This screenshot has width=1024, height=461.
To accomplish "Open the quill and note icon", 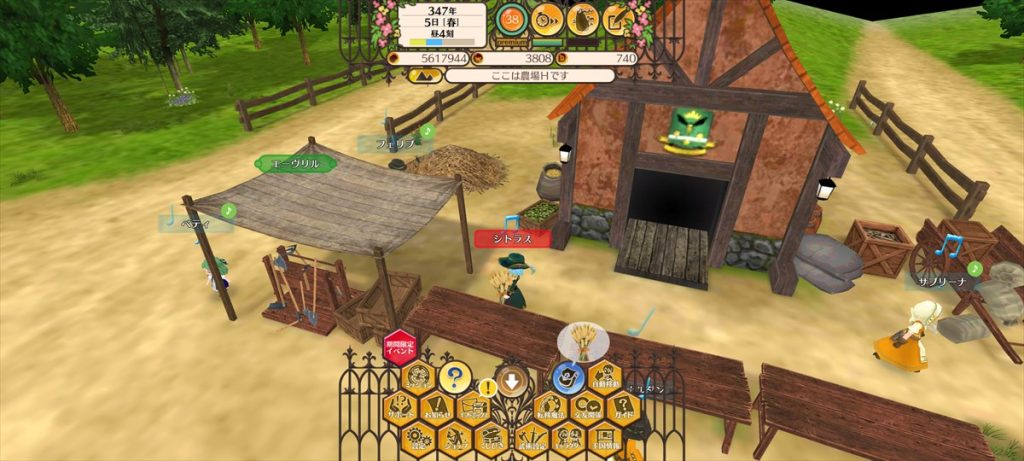I will pyautogui.click(x=619, y=18).
